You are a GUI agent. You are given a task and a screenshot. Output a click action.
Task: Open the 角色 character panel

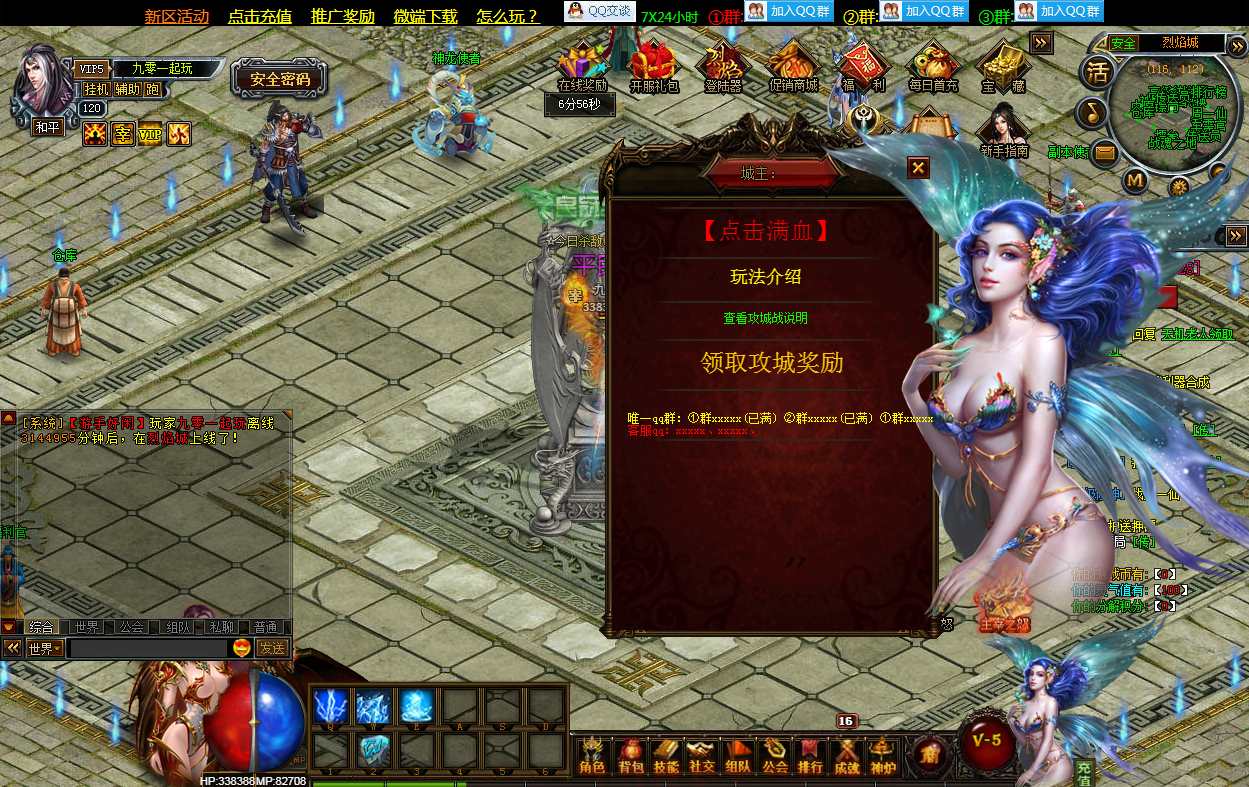pyautogui.click(x=593, y=757)
